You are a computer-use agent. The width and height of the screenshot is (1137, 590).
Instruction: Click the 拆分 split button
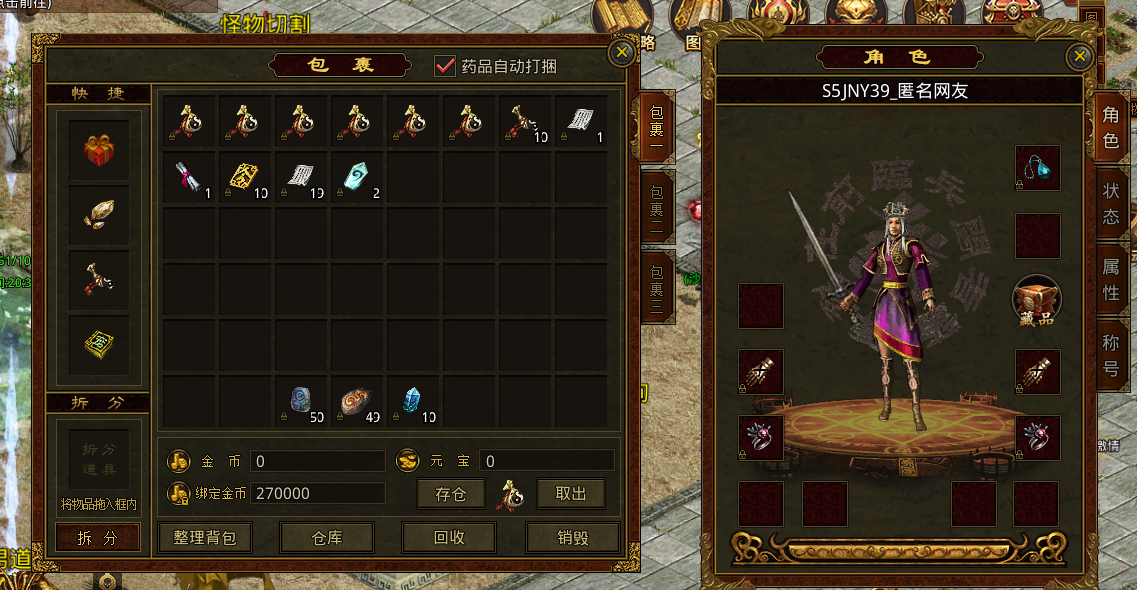[97, 537]
